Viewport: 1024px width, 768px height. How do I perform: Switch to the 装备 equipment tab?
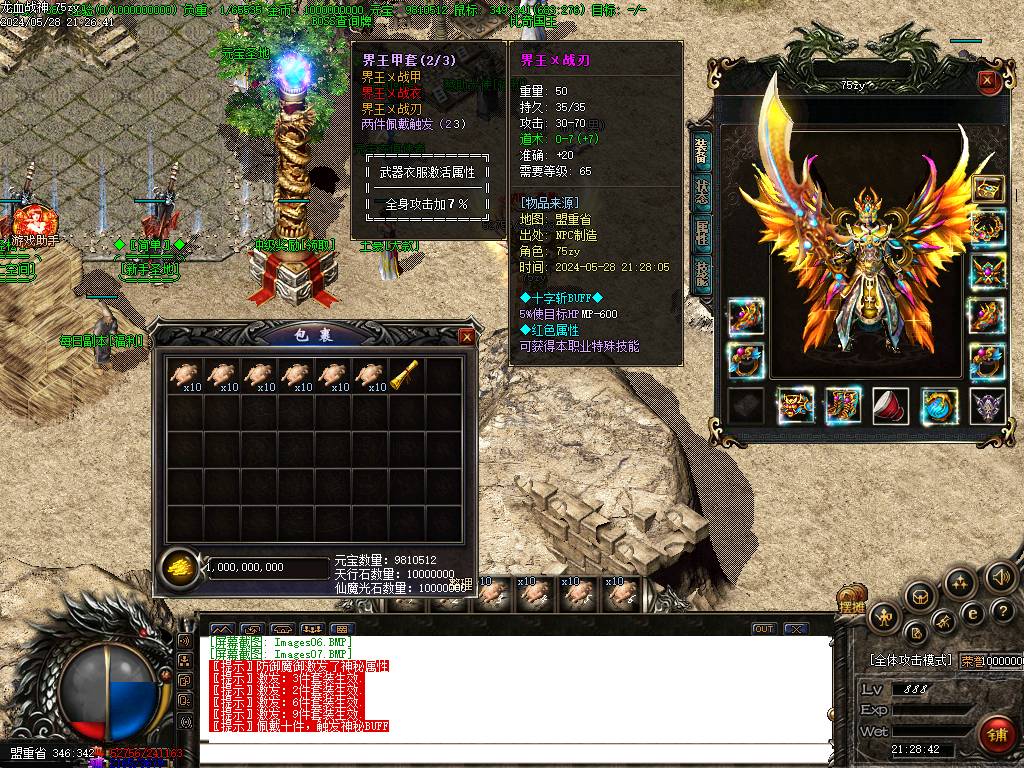coord(702,155)
